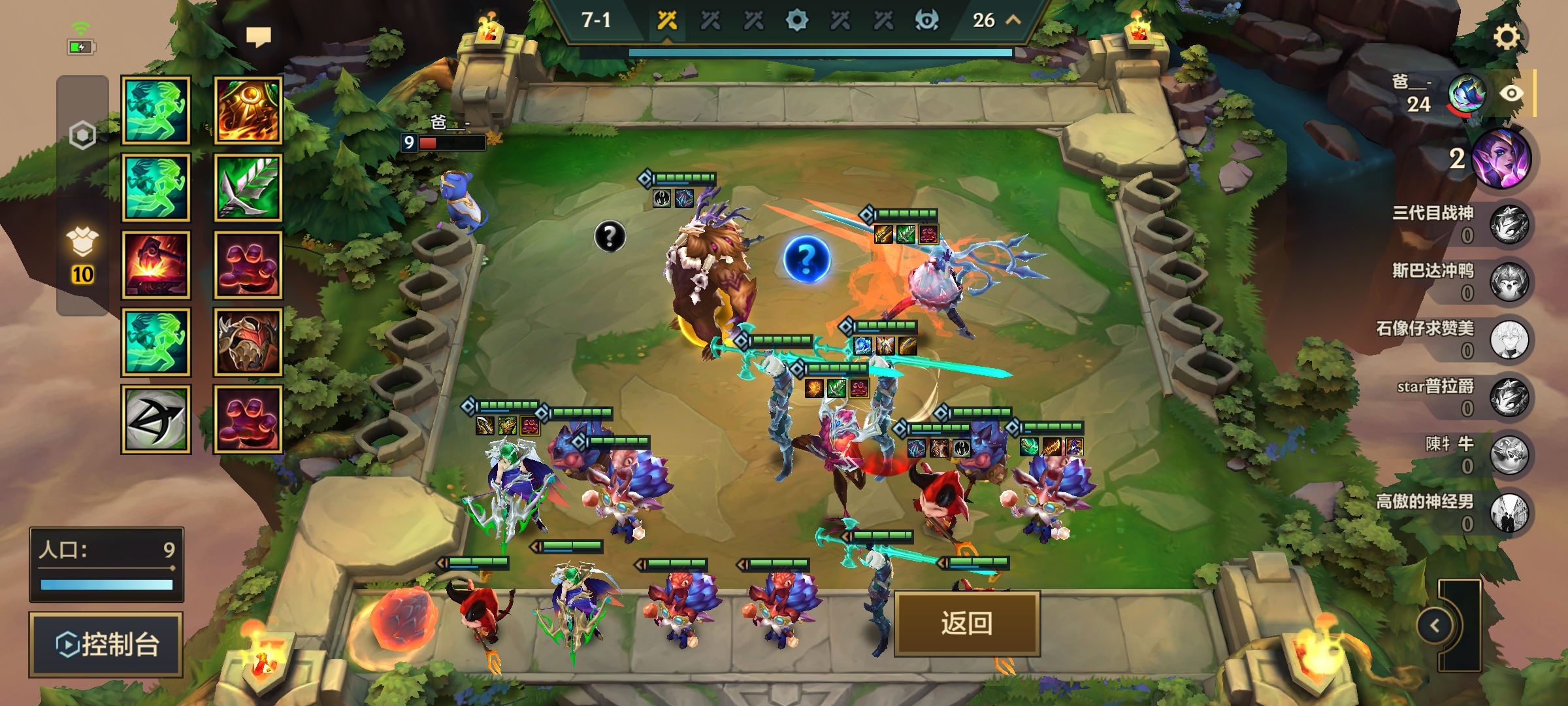This screenshot has width=1568, height=706.
Task: View player star普拉爵's board
Action: (1509, 397)
